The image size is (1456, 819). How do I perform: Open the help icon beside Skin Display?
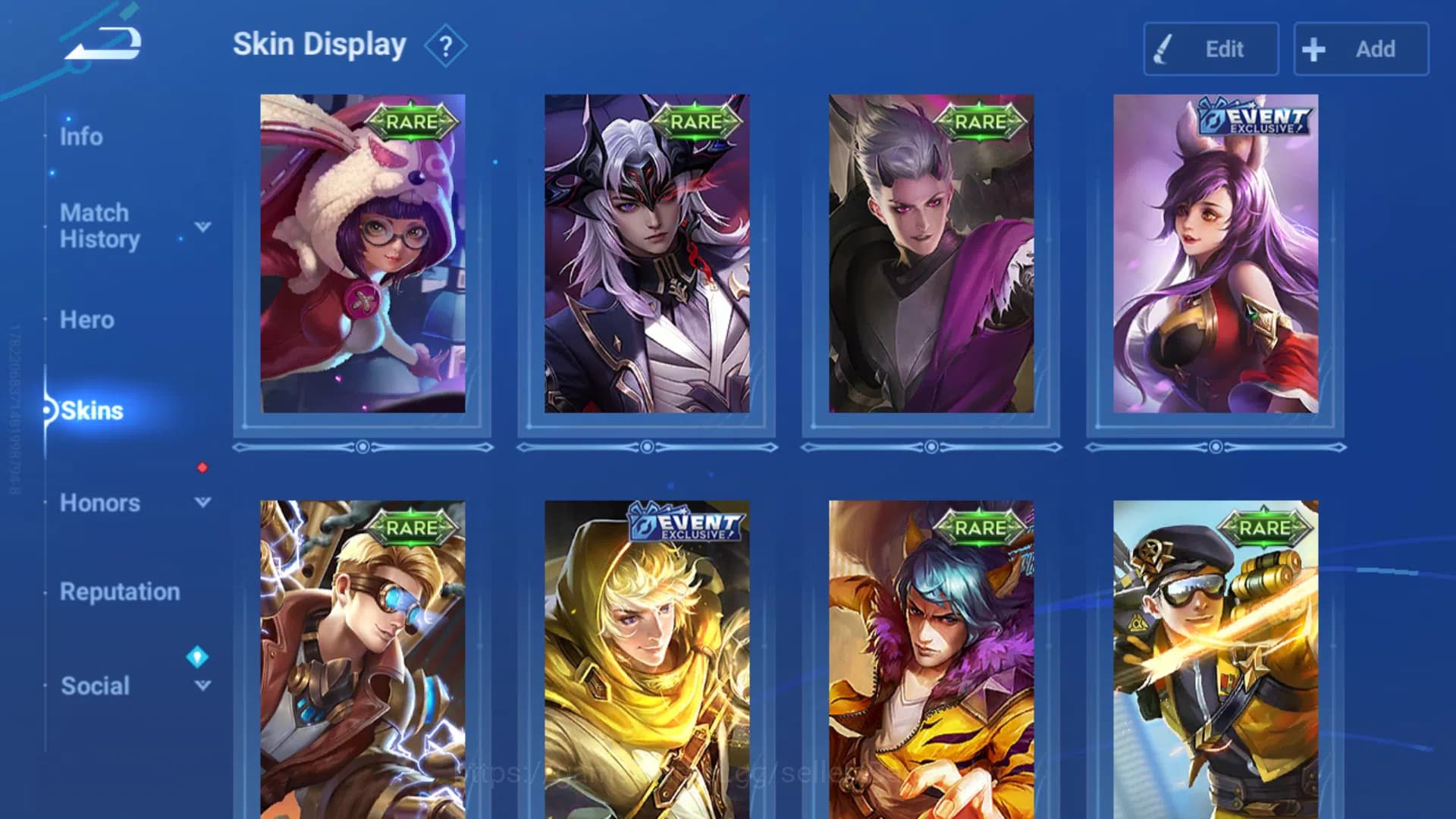[x=446, y=45]
